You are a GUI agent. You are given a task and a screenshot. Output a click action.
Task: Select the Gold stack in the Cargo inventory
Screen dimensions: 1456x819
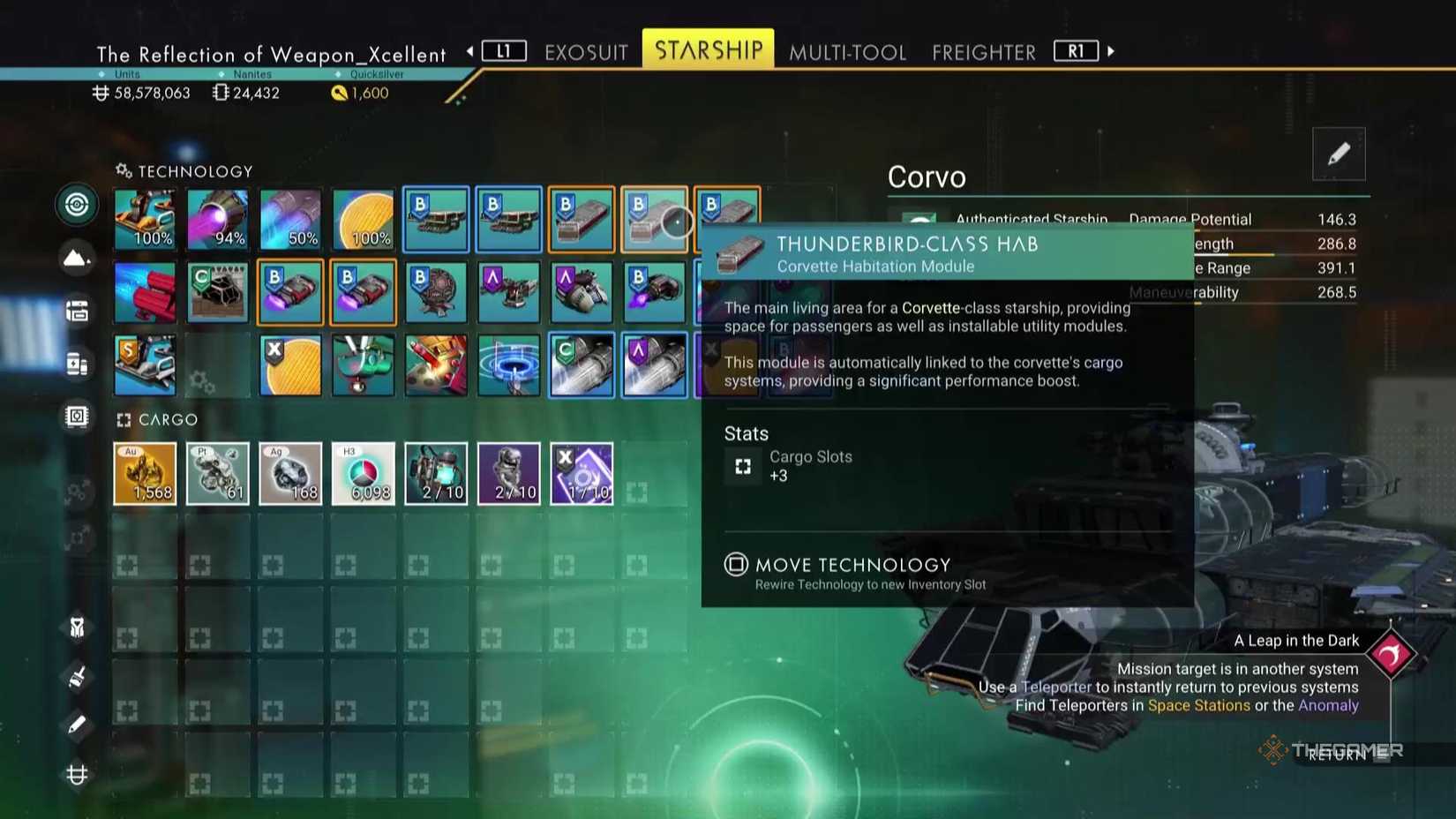(145, 473)
